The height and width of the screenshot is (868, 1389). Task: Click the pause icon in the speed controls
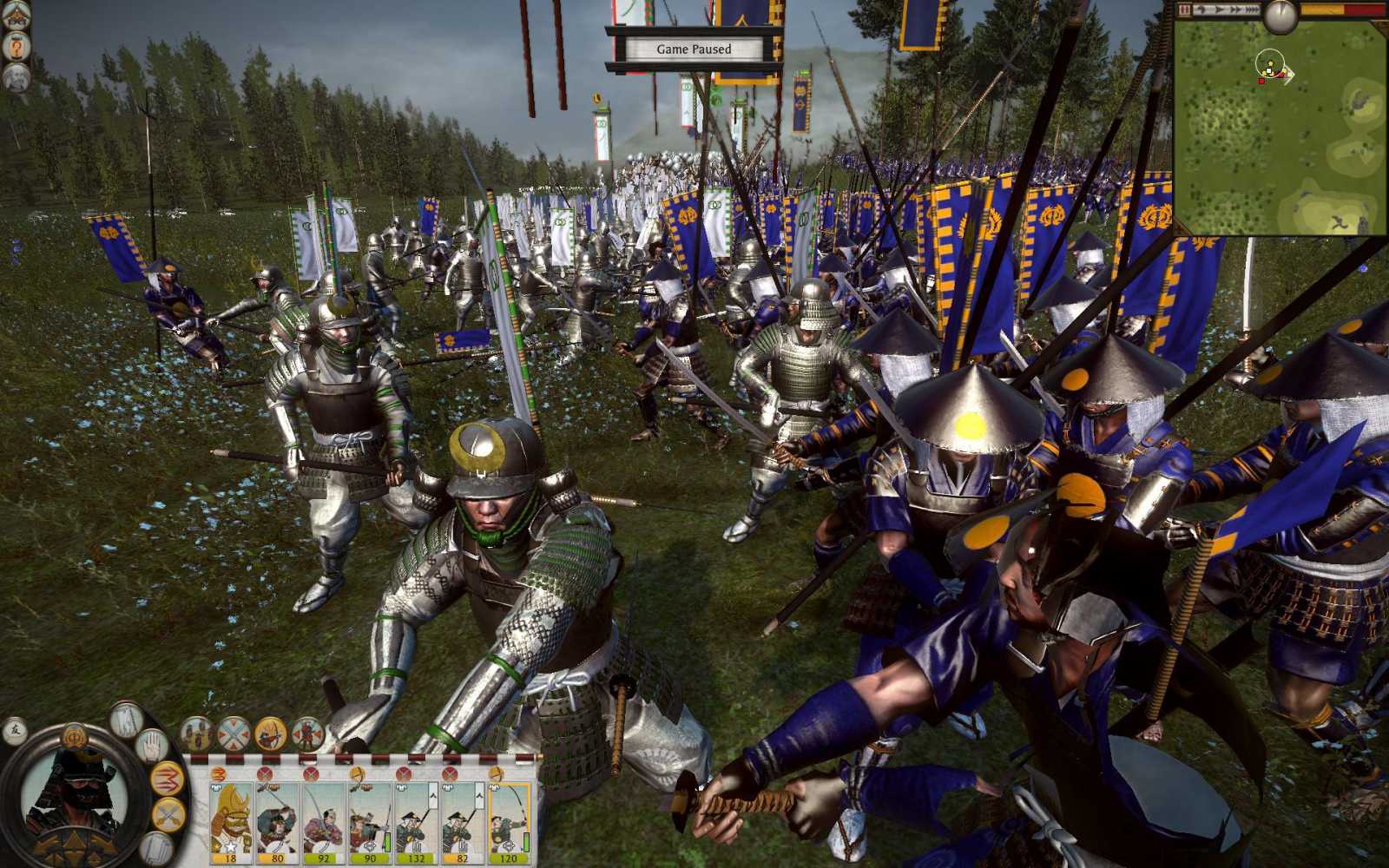click(1183, 10)
